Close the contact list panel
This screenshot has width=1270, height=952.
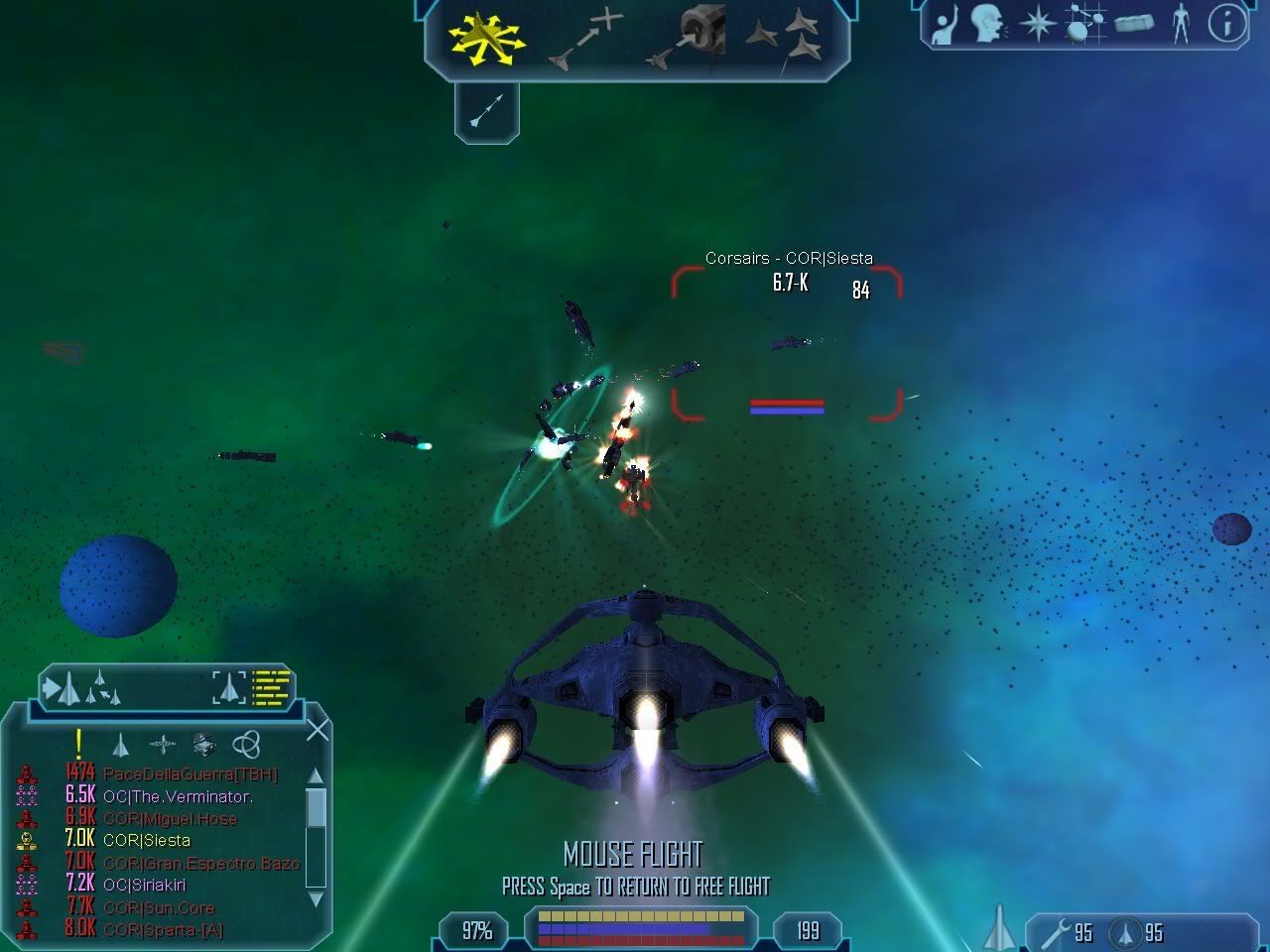(317, 731)
